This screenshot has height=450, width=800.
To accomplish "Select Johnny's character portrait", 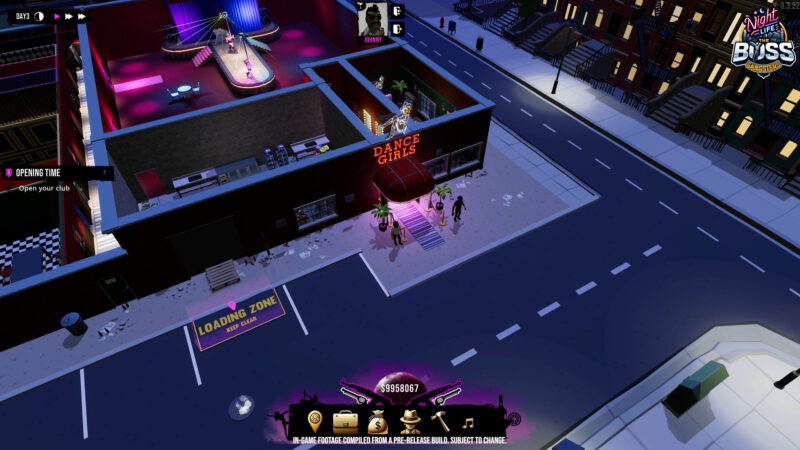I will 373,17.
